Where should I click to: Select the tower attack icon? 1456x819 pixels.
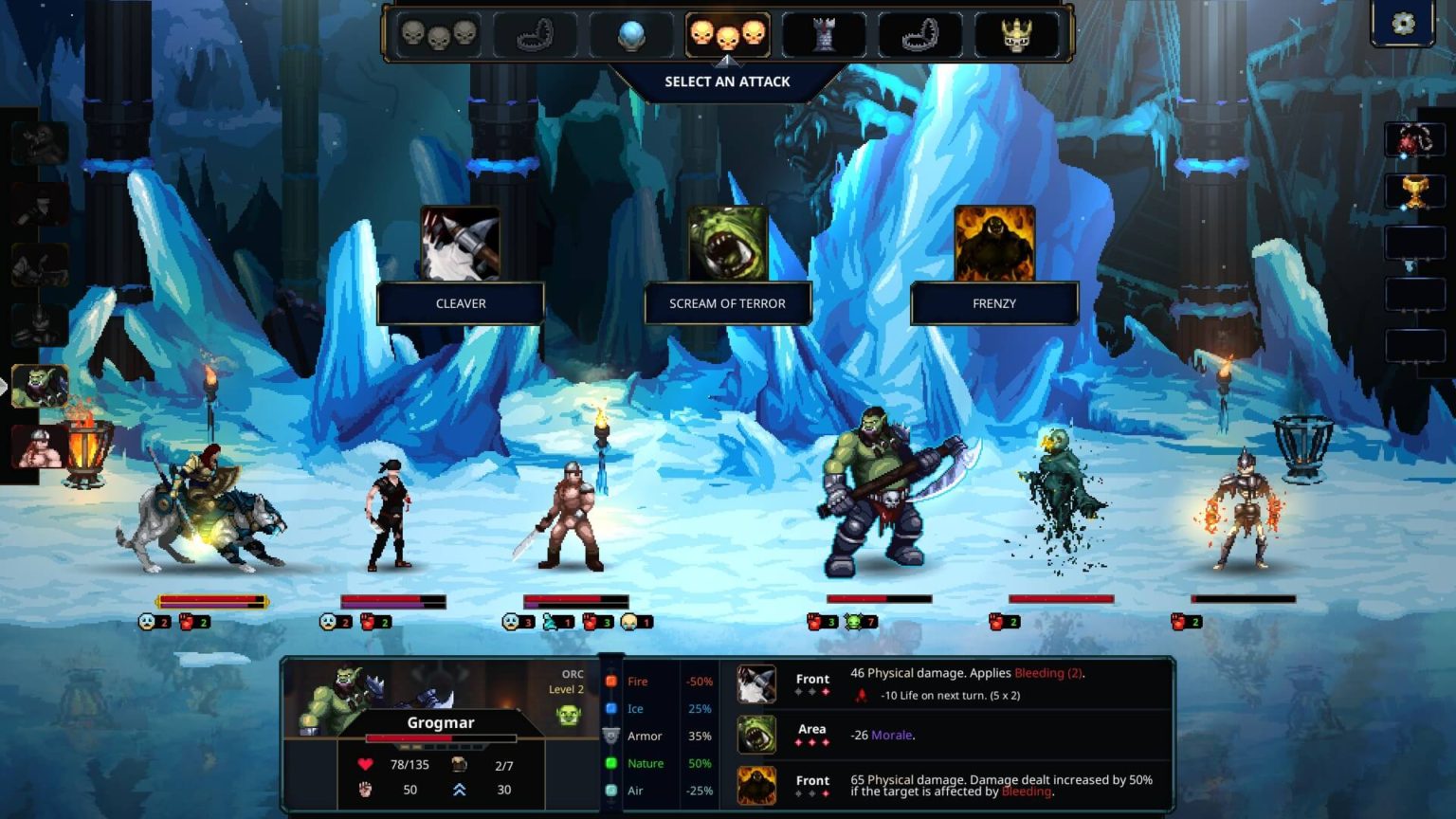[824, 35]
